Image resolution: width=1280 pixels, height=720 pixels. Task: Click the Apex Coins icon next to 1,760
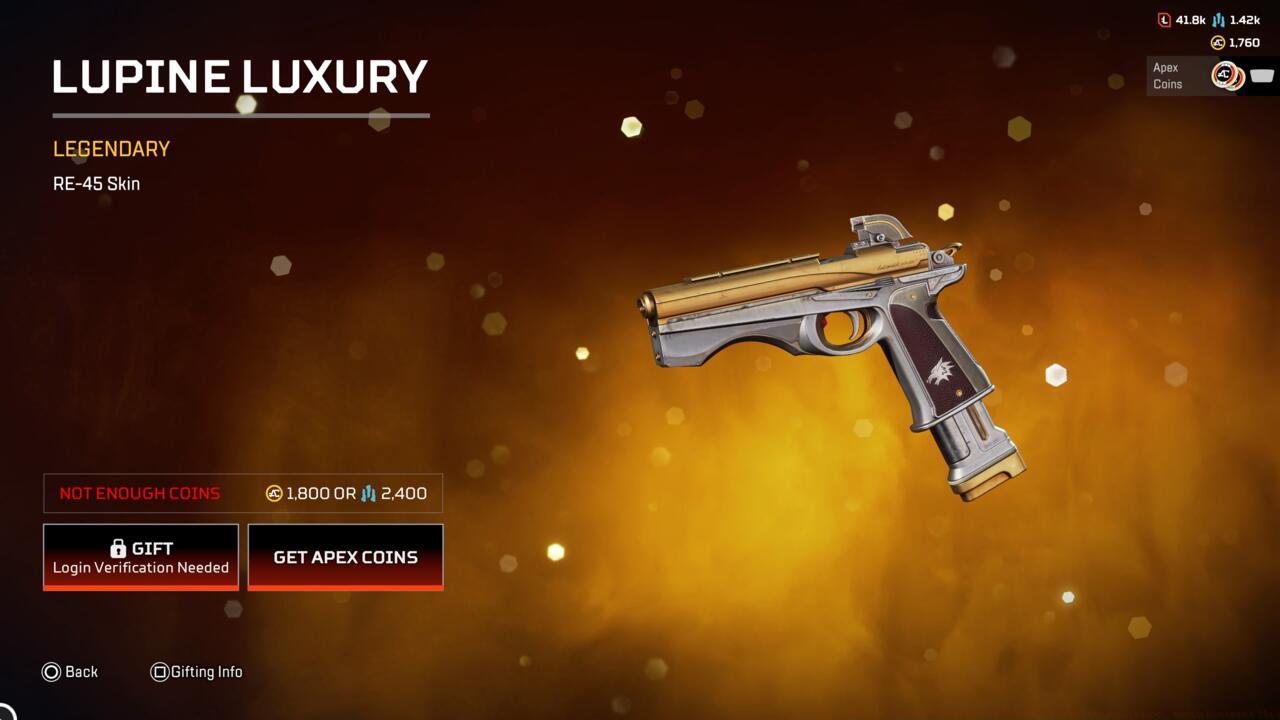click(1218, 42)
